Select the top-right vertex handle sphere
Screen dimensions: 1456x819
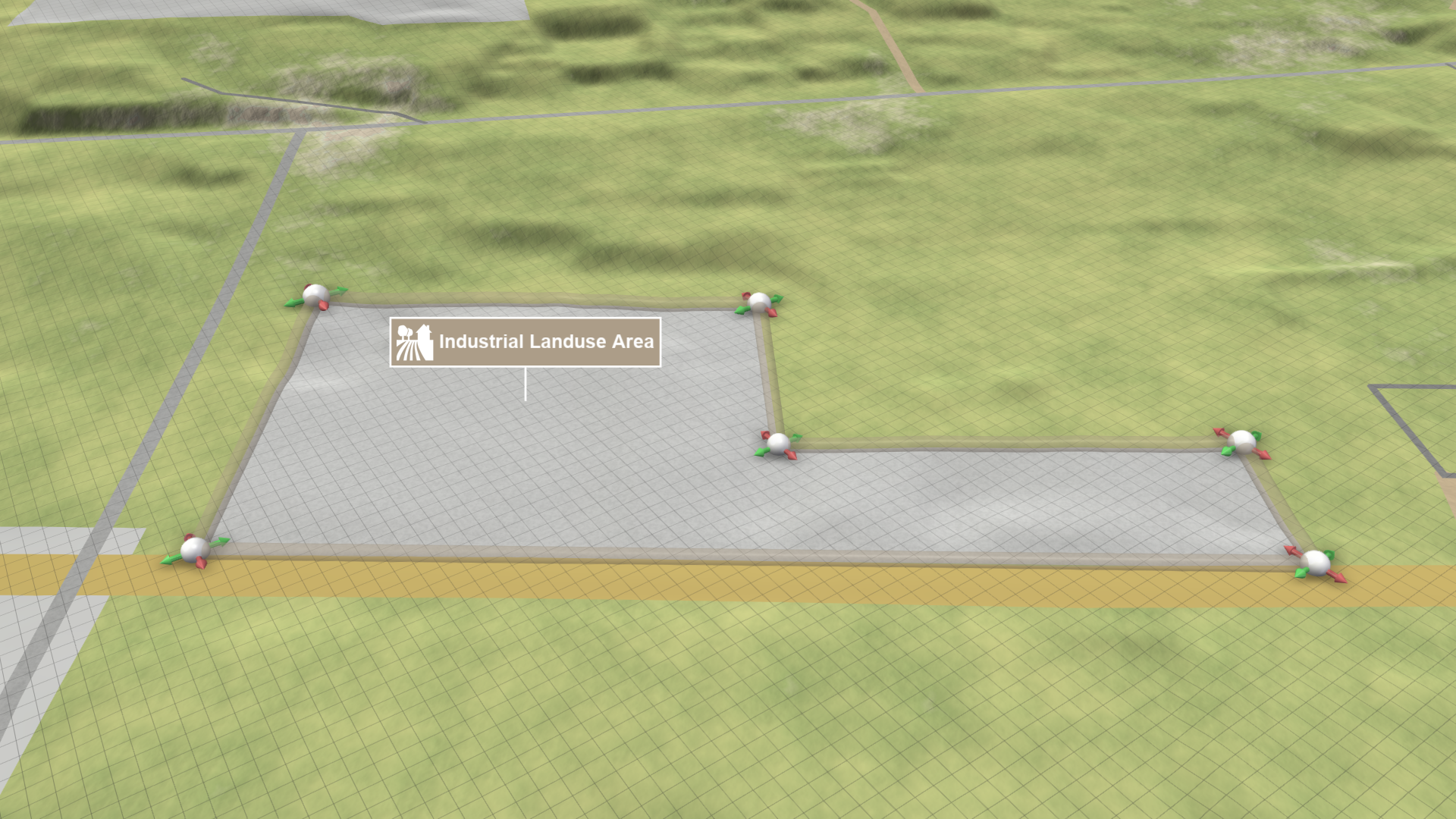tap(759, 300)
